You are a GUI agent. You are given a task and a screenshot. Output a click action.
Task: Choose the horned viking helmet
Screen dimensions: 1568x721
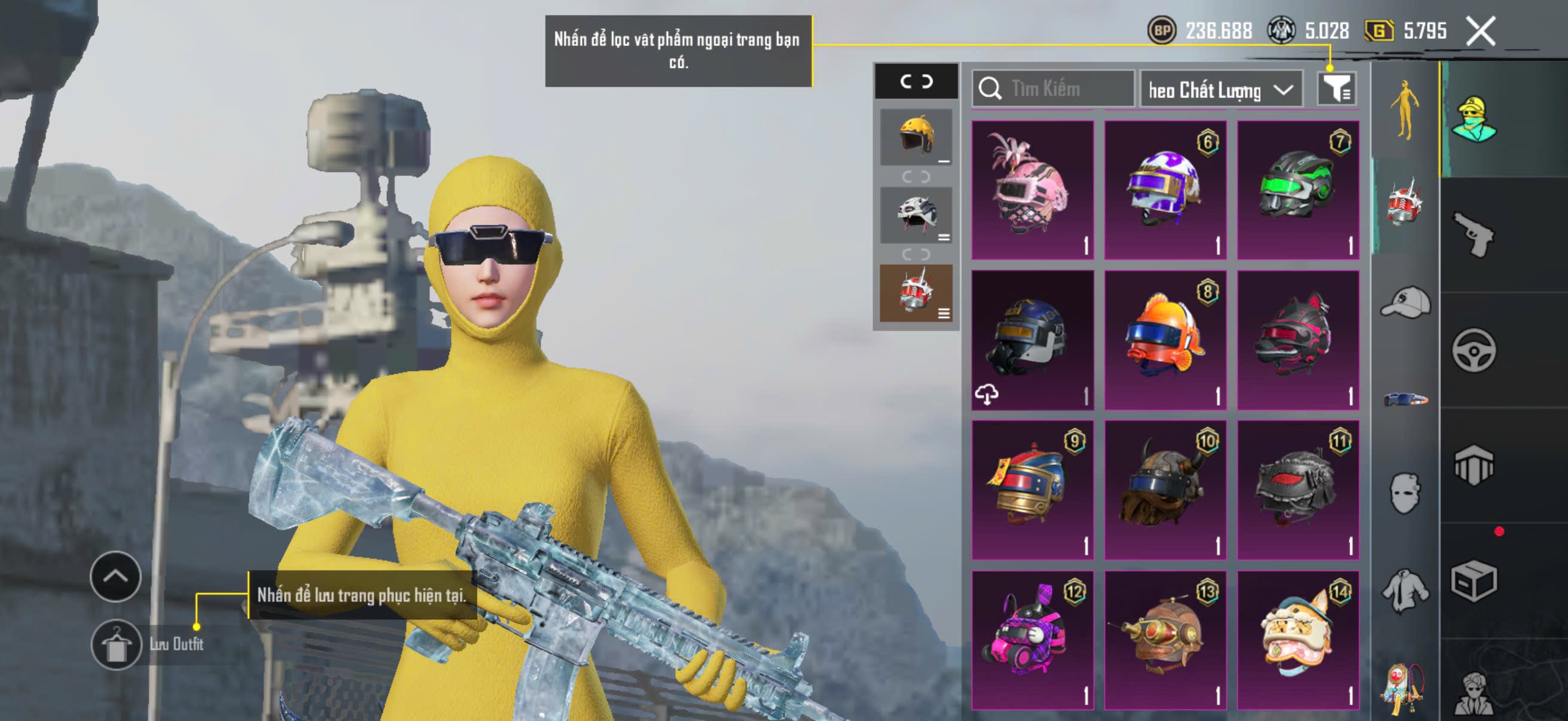1165,489
